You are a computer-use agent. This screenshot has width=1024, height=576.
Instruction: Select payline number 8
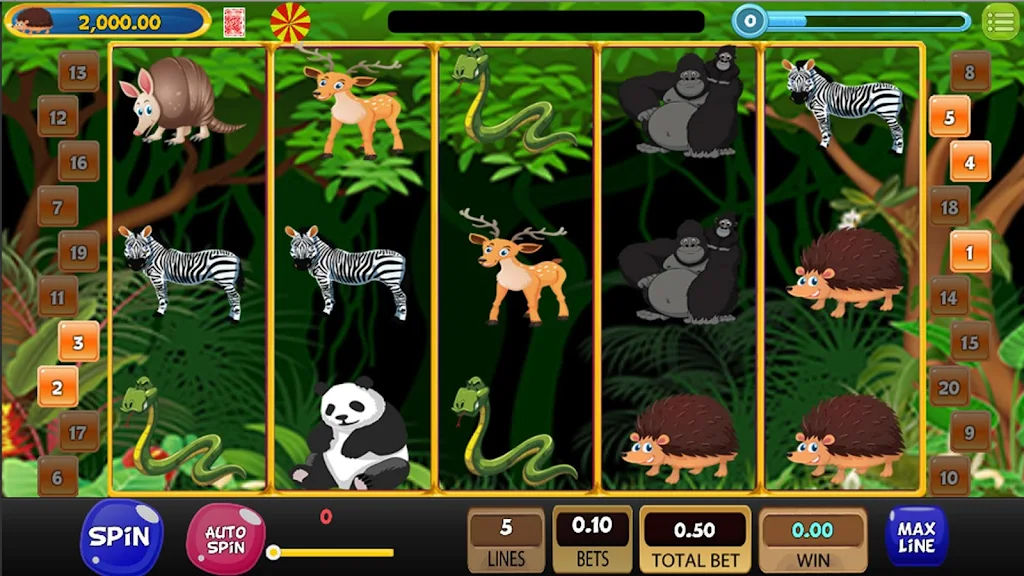(969, 72)
